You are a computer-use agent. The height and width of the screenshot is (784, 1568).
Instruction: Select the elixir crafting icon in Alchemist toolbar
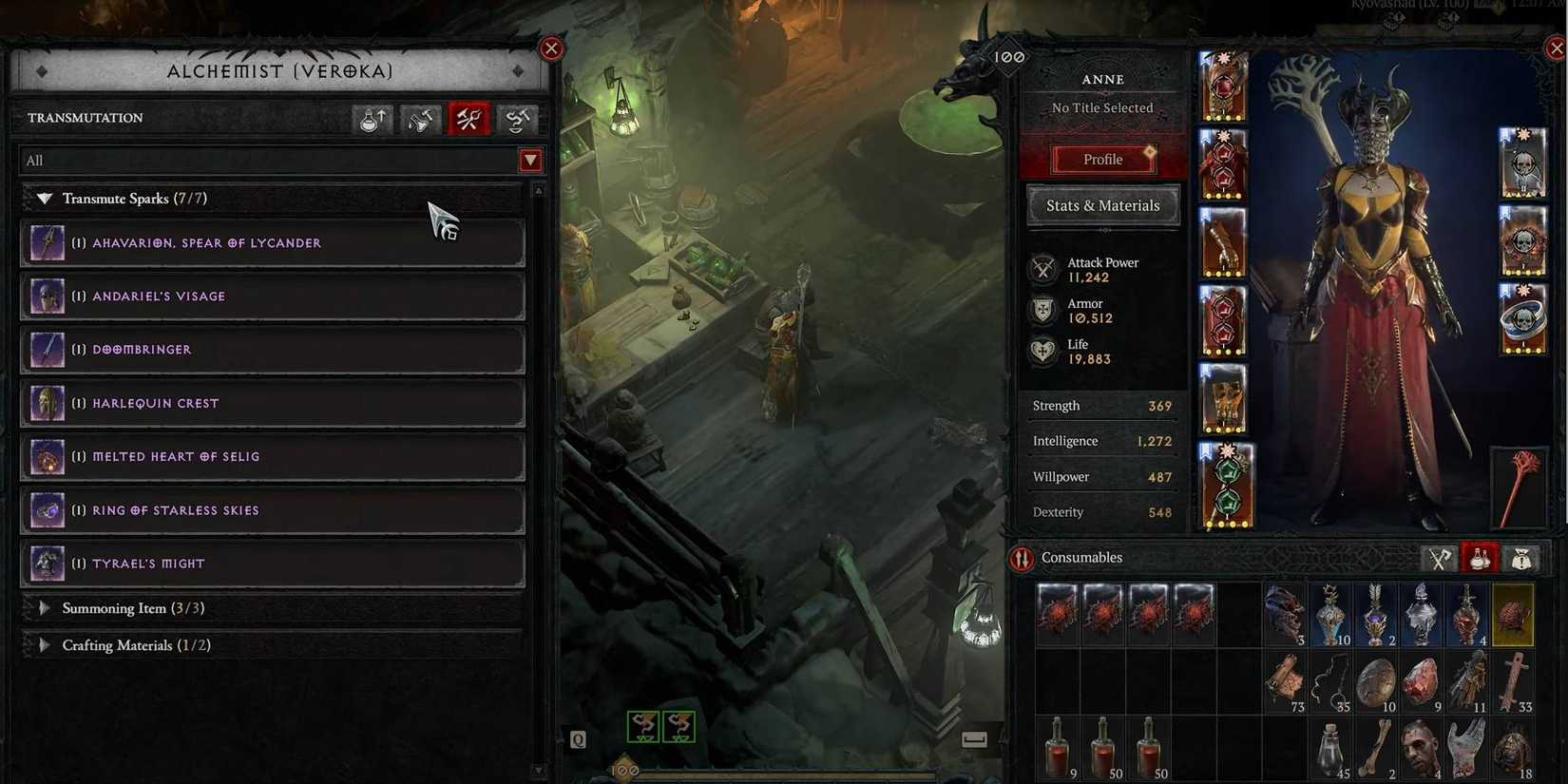[x=419, y=119]
